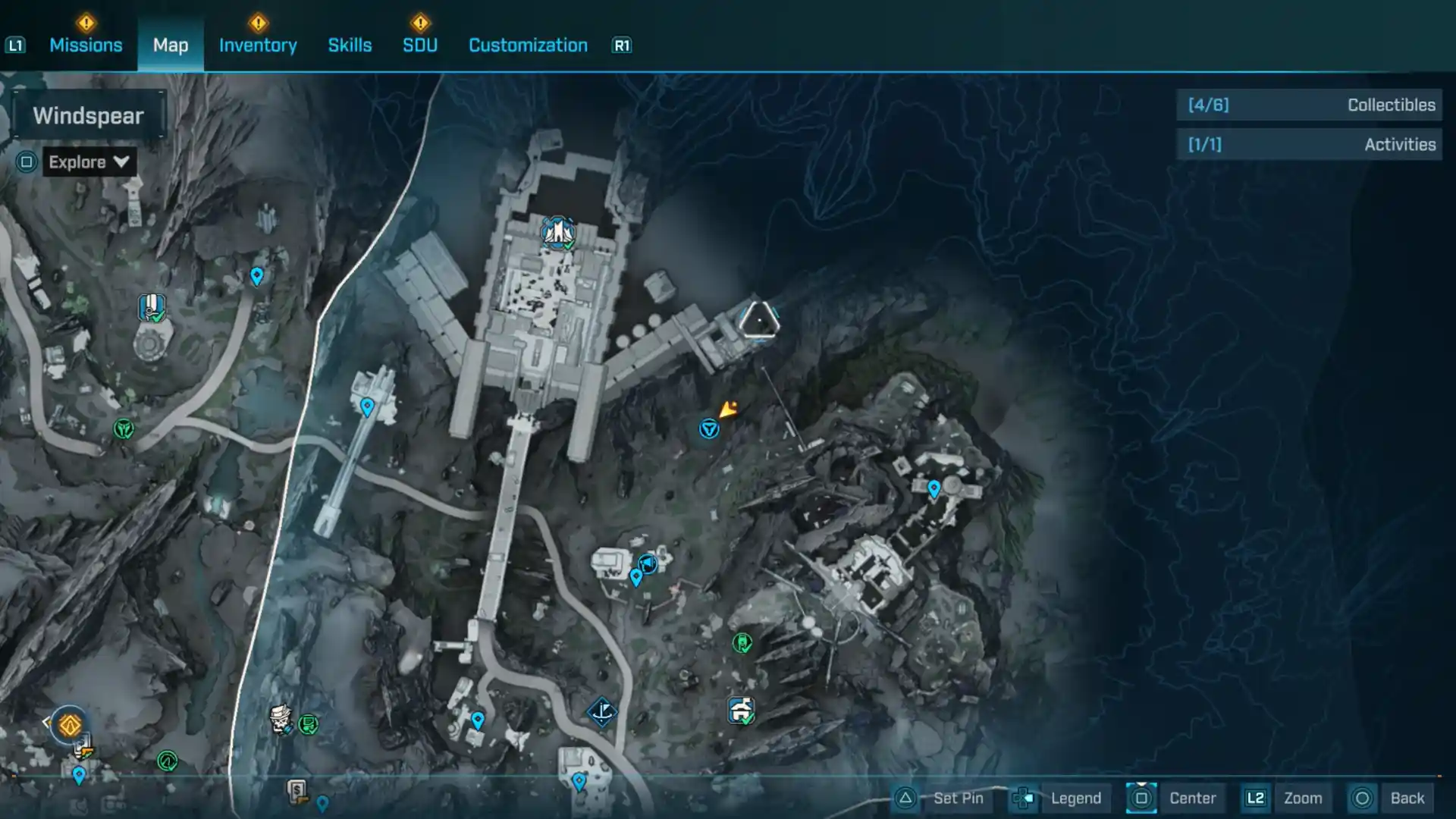Open the Inventory tab

click(x=258, y=45)
